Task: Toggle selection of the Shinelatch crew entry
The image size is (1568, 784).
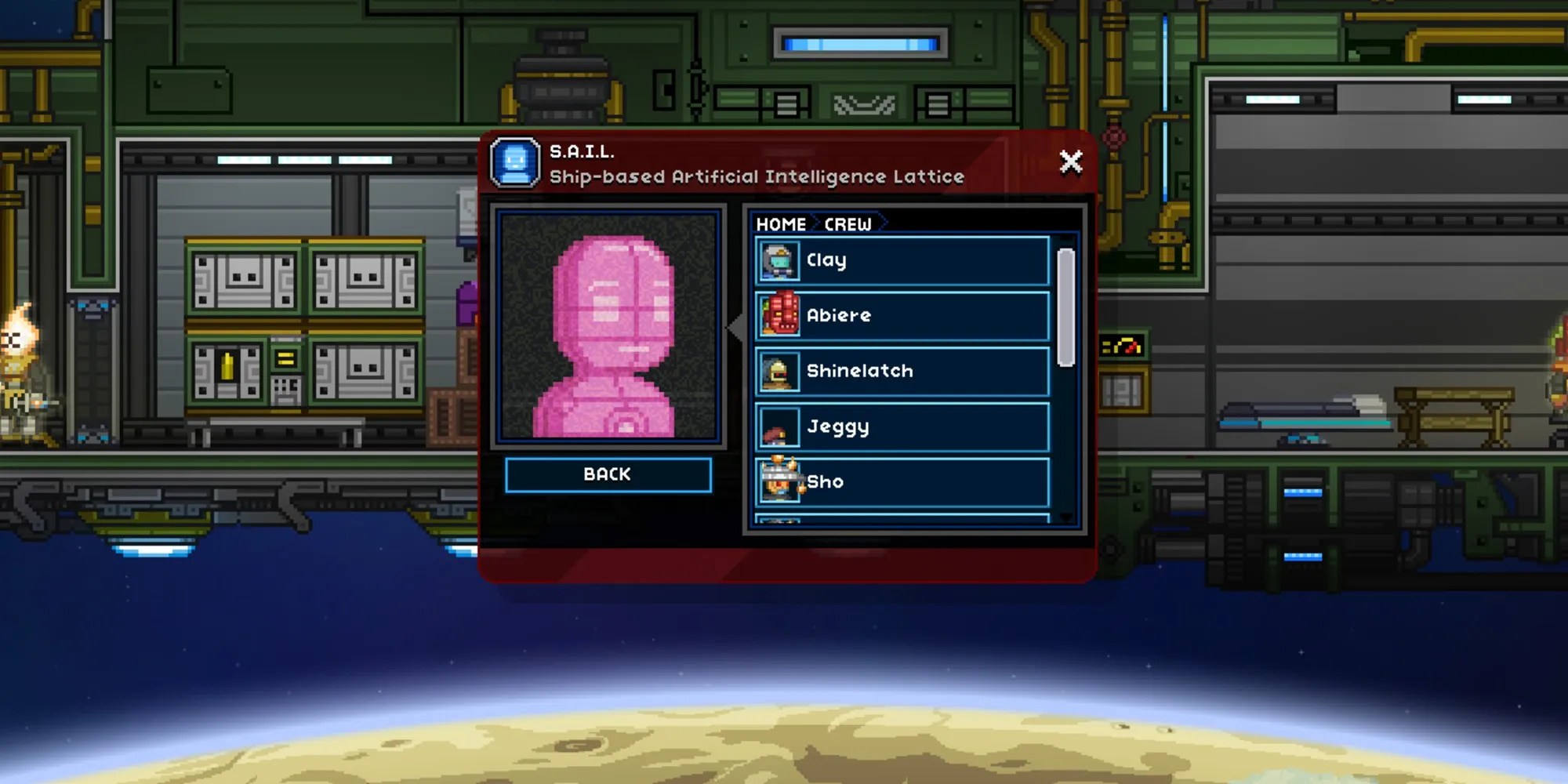Action: point(902,372)
